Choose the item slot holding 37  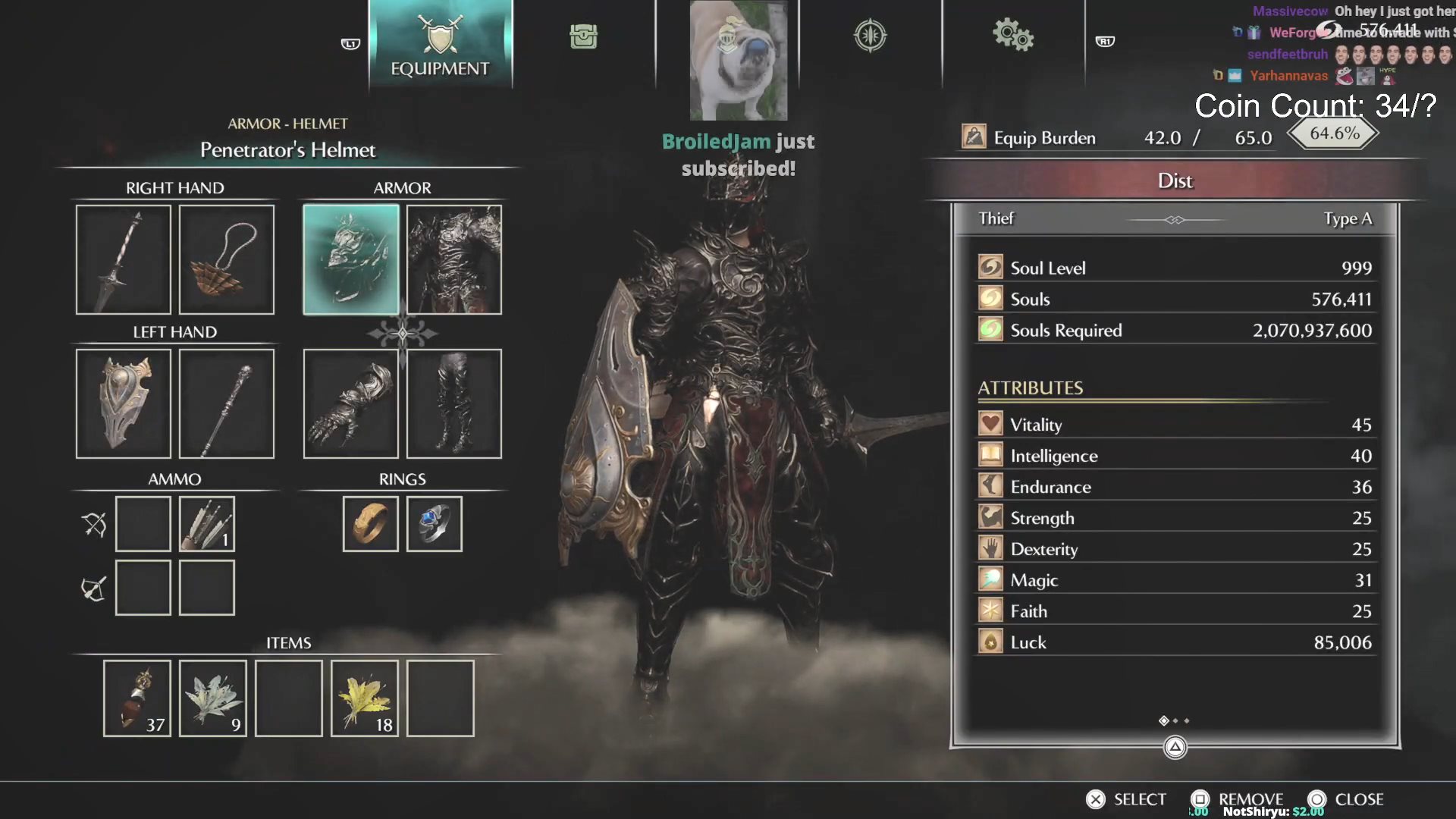(x=136, y=698)
